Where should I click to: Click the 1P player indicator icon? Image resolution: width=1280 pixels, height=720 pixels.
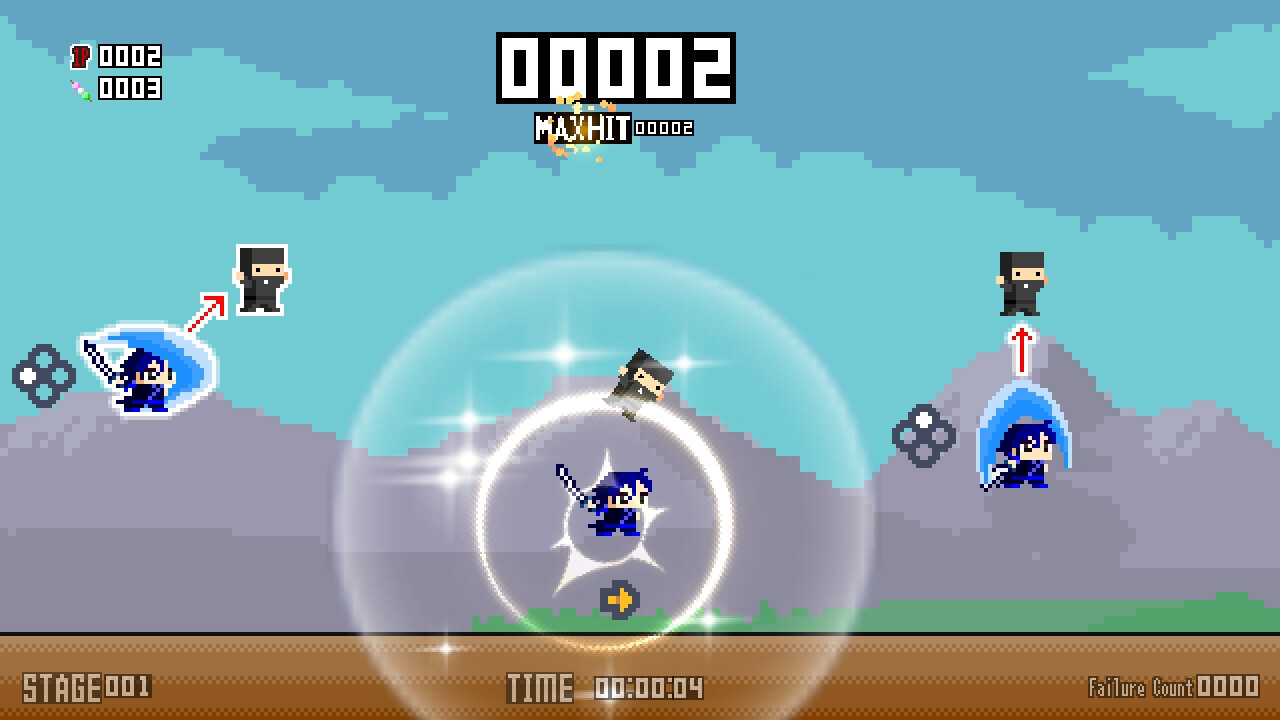pos(81,57)
